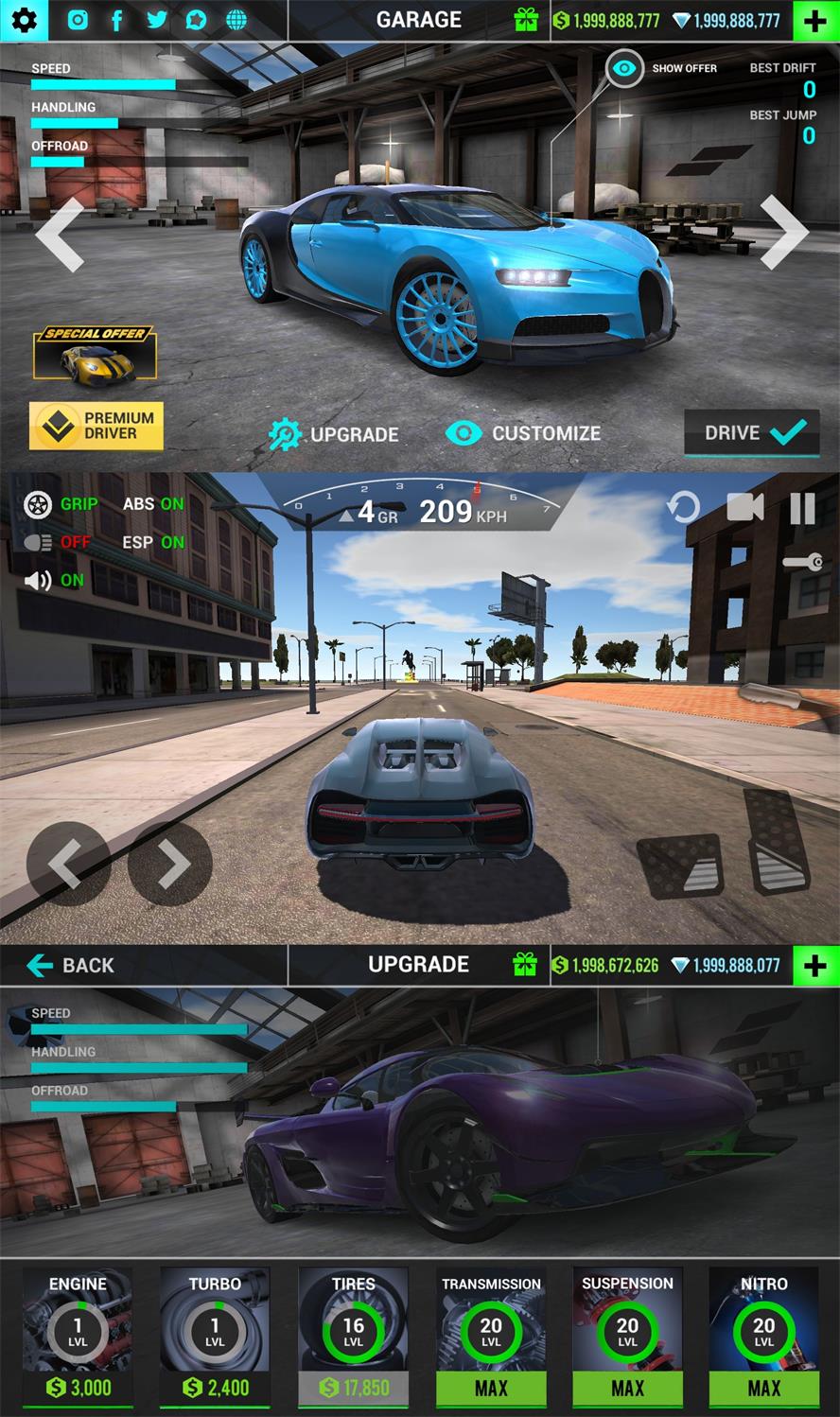Pause the game with pause icon

point(802,508)
